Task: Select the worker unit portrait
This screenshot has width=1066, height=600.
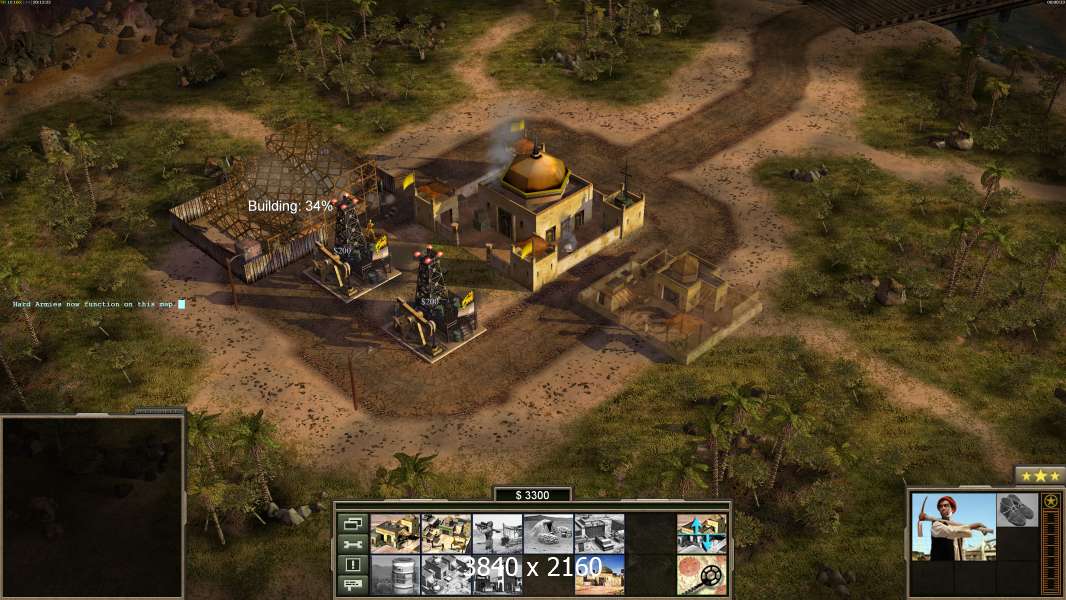Action: point(953,527)
